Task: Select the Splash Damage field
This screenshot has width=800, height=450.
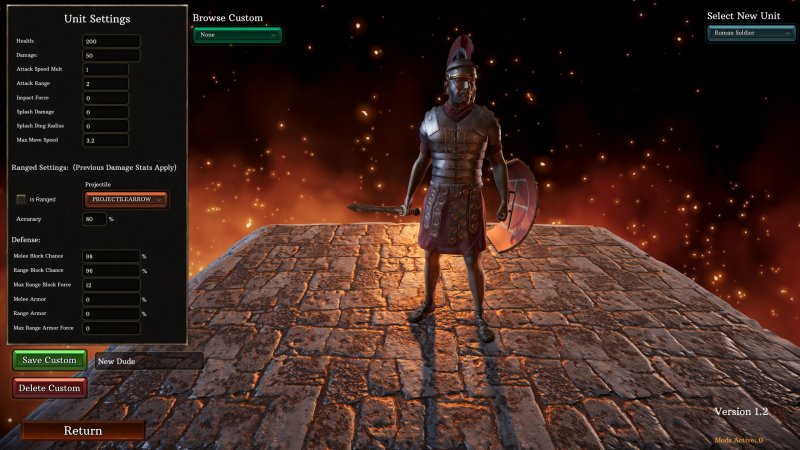Action: (x=105, y=112)
